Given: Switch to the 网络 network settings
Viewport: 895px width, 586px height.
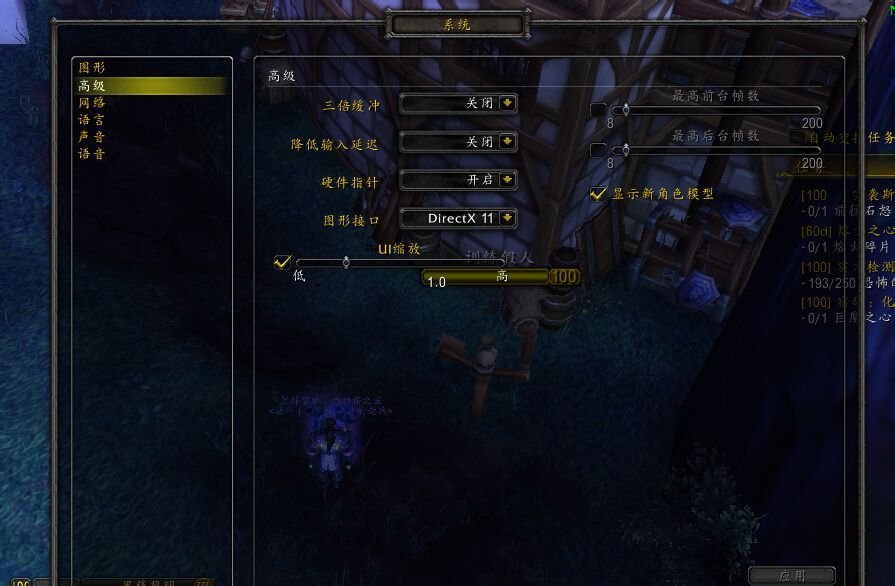Looking at the screenshot, I should [x=92, y=103].
